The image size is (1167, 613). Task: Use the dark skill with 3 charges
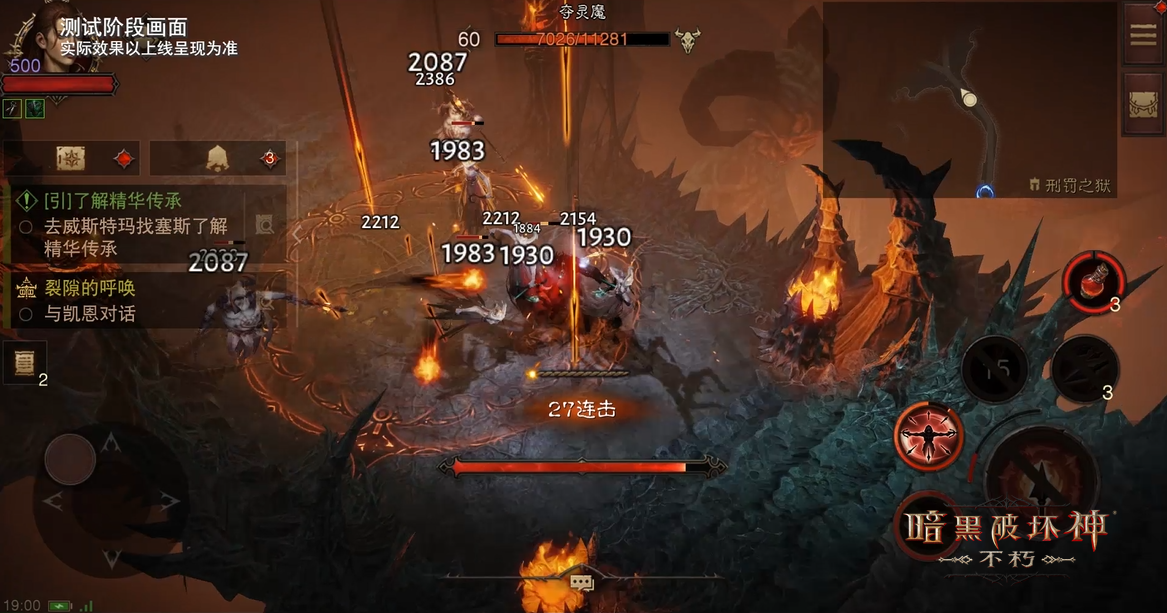[x=1085, y=367]
